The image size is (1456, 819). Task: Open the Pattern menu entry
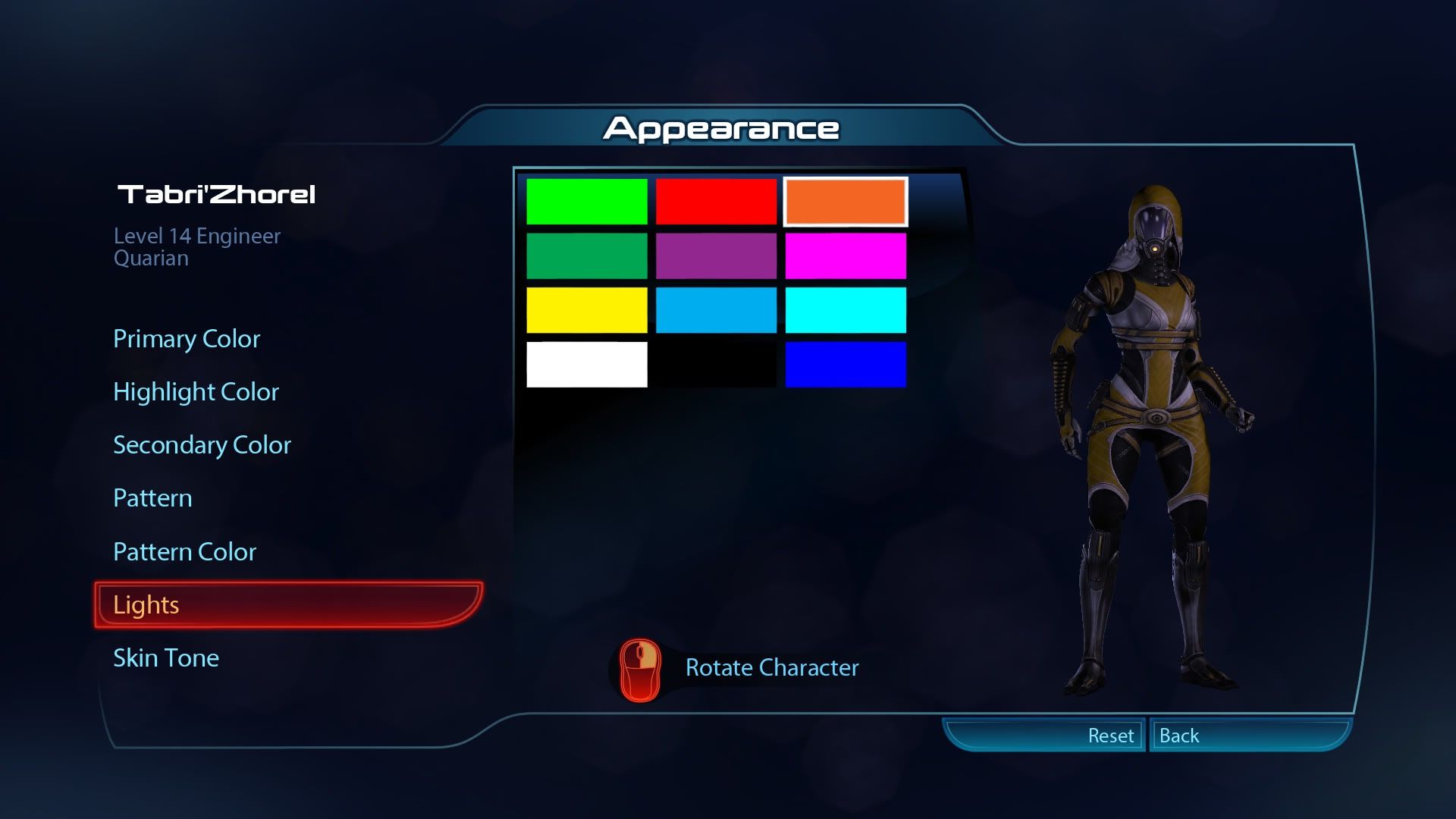pos(152,498)
